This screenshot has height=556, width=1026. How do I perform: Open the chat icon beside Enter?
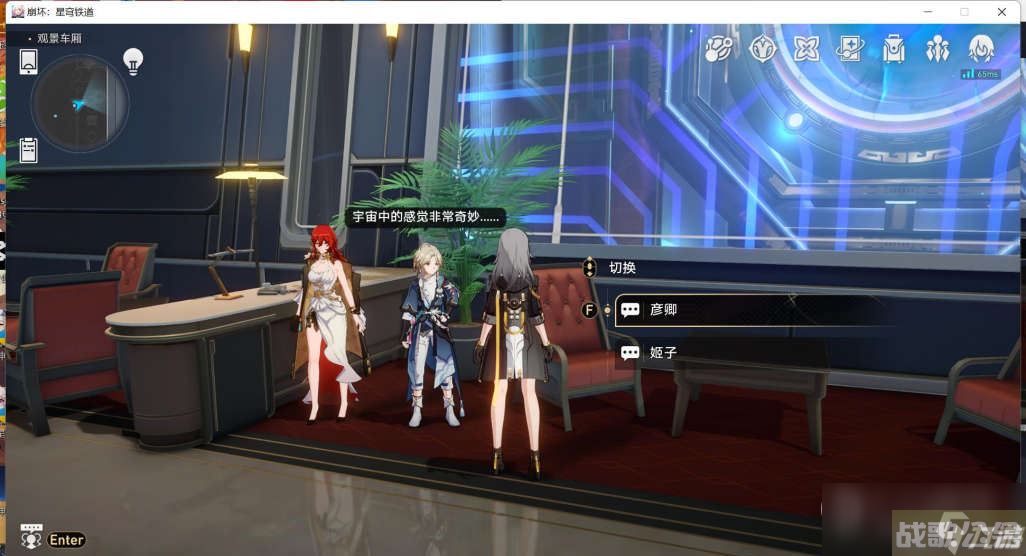(x=31, y=538)
